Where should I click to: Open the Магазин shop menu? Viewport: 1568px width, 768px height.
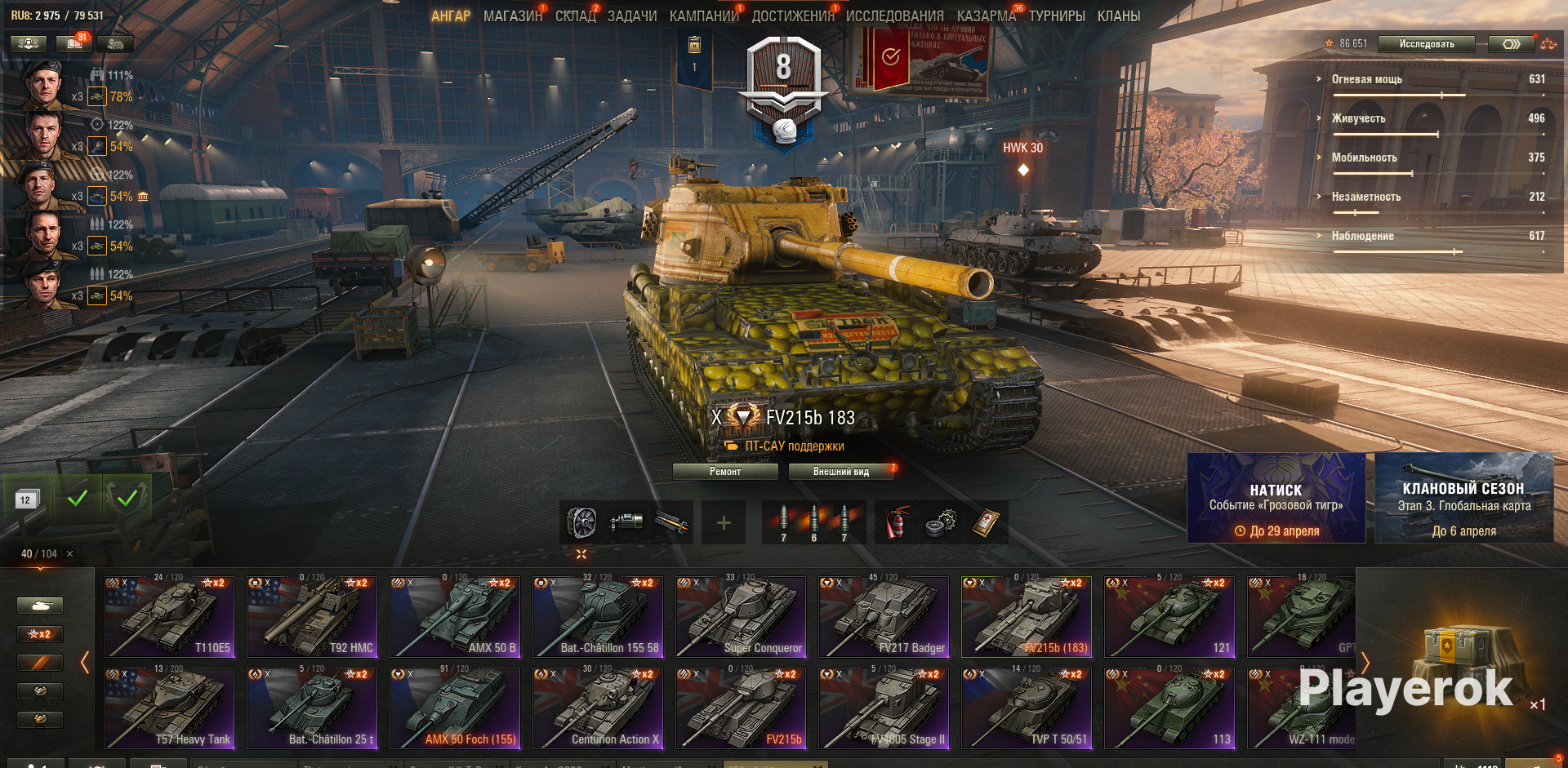click(512, 16)
